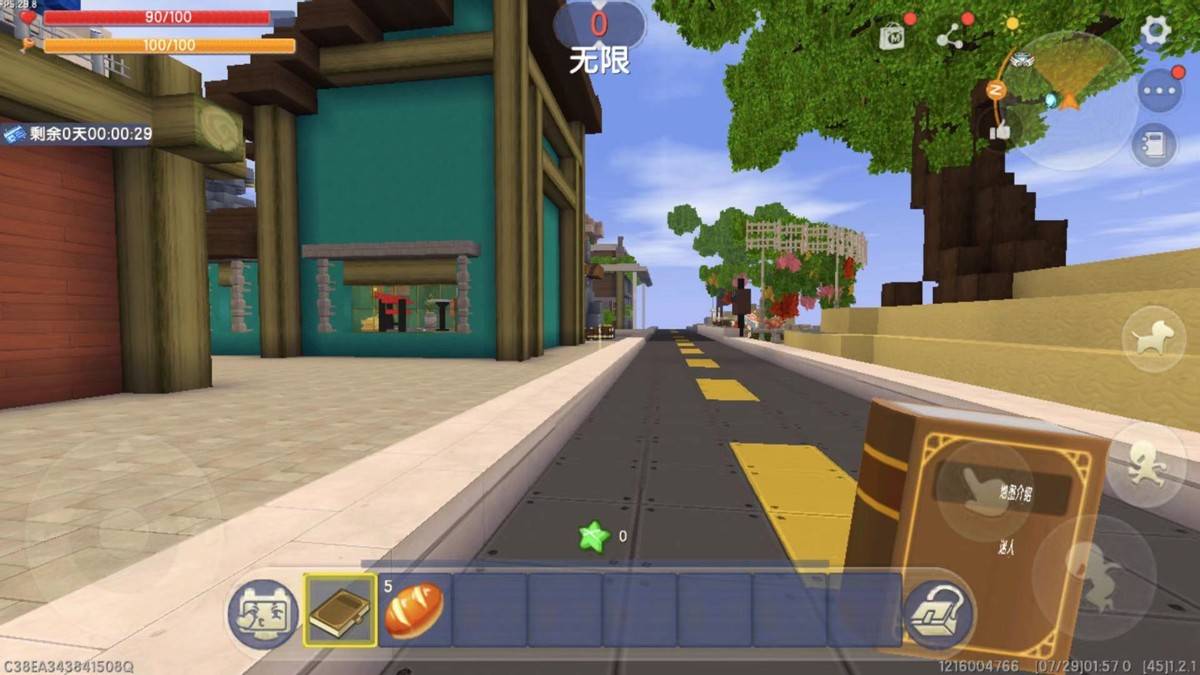1200x675 pixels.
Task: Tap the share icon
Action: [949, 37]
